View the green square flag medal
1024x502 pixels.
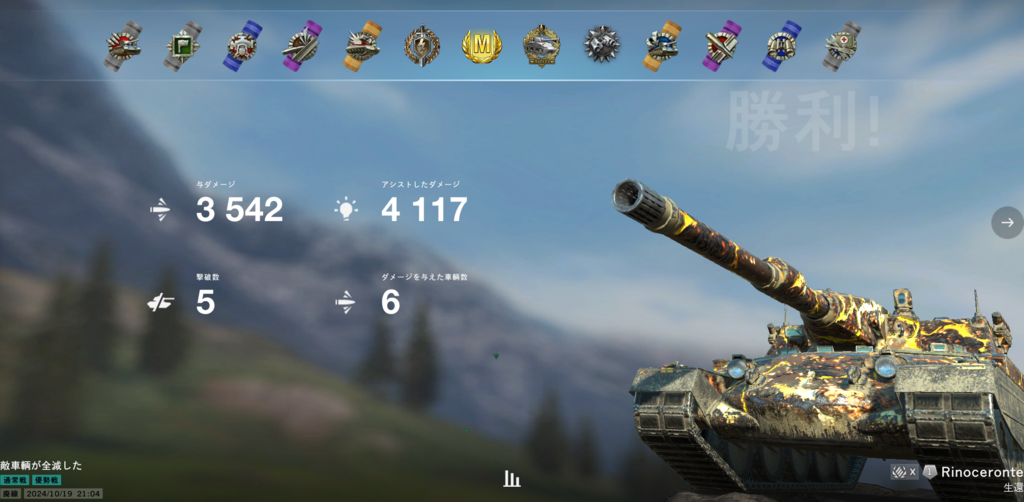182,46
